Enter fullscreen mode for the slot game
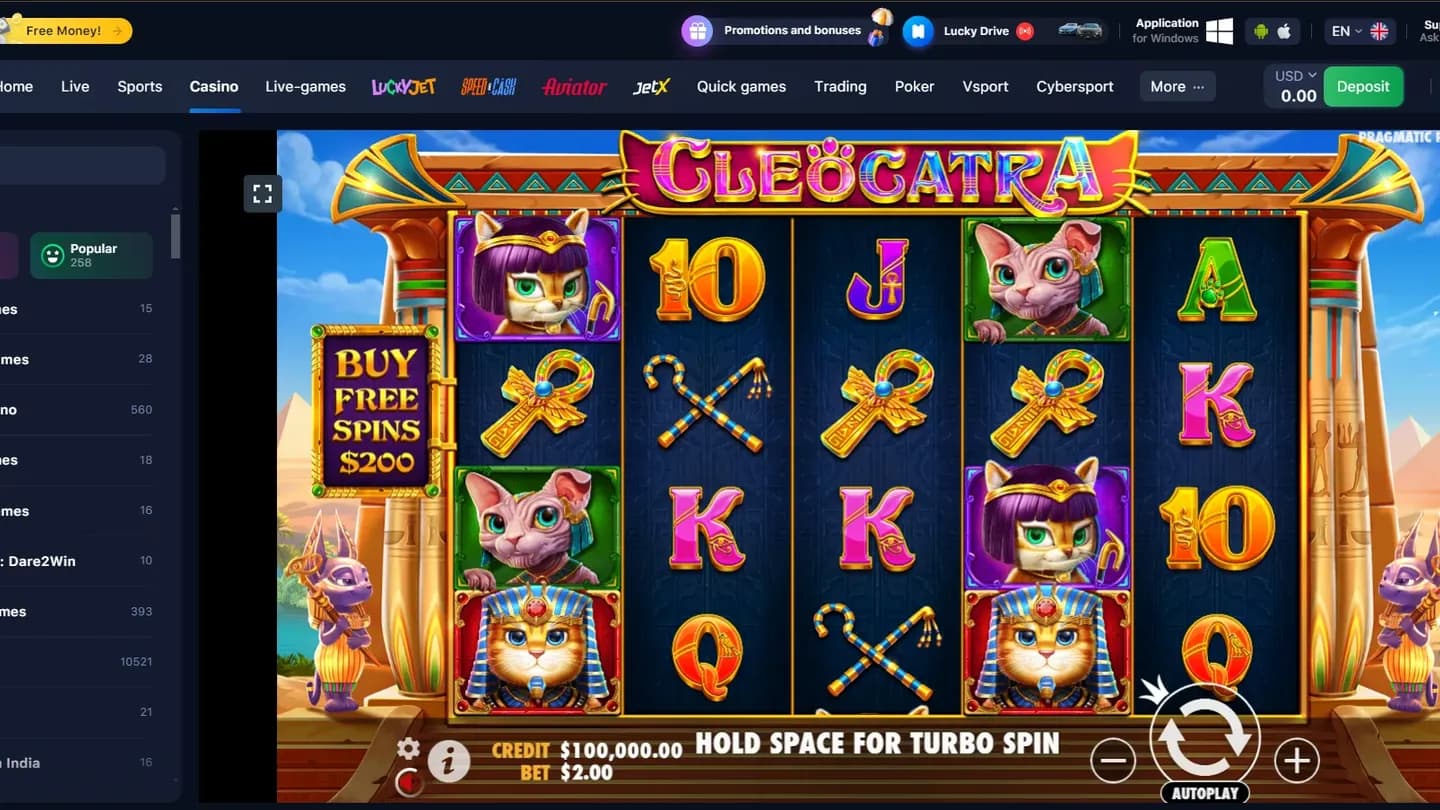This screenshot has height=810, width=1440. coord(263,193)
